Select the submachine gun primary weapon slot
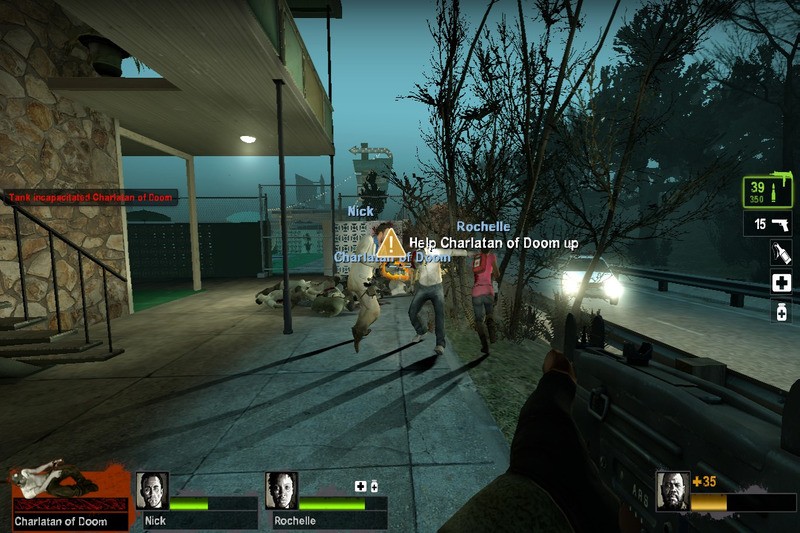Screen dimensions: 800x533 point(767,192)
